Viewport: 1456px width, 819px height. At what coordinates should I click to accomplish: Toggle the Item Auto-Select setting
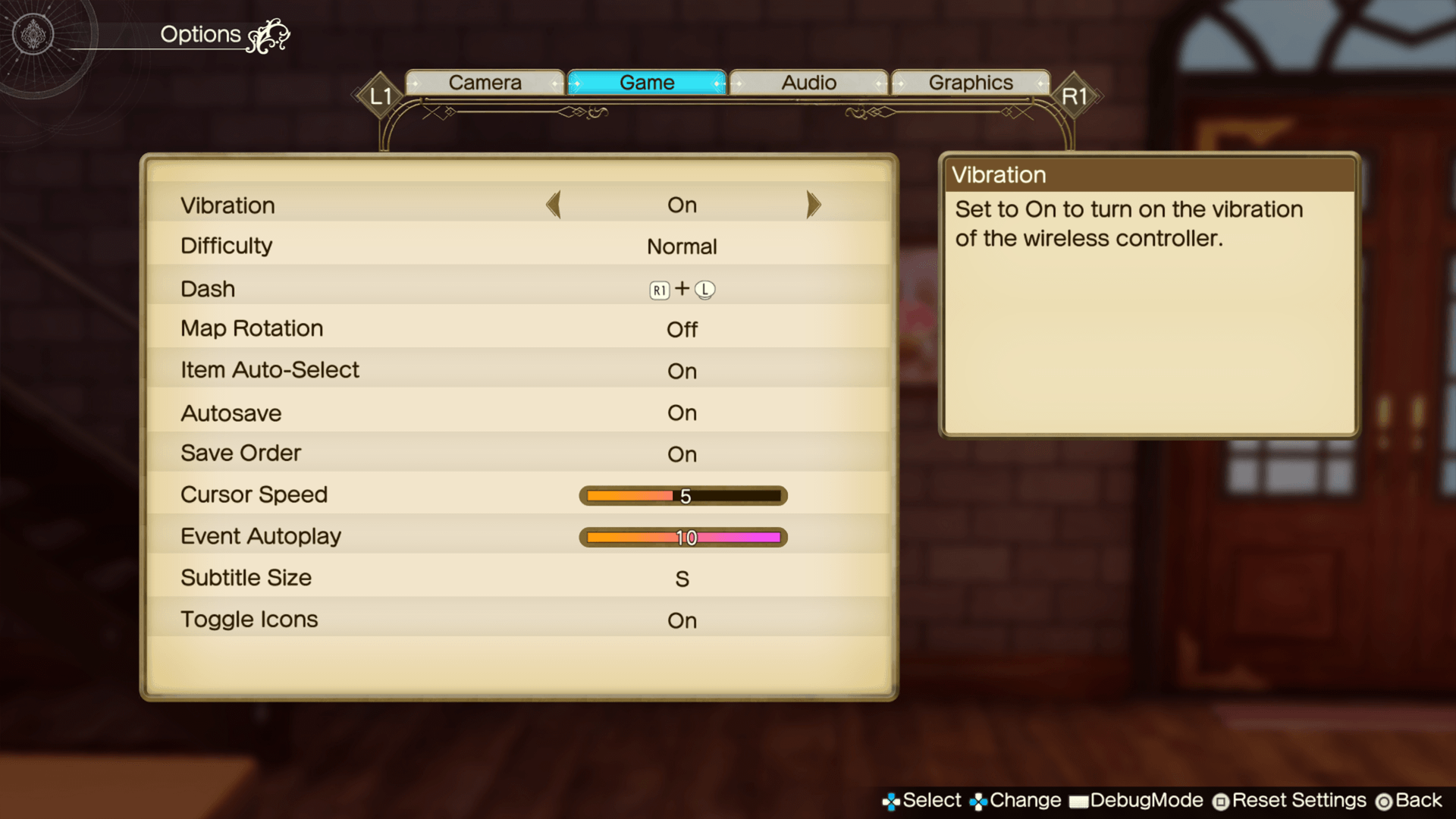(x=519, y=371)
